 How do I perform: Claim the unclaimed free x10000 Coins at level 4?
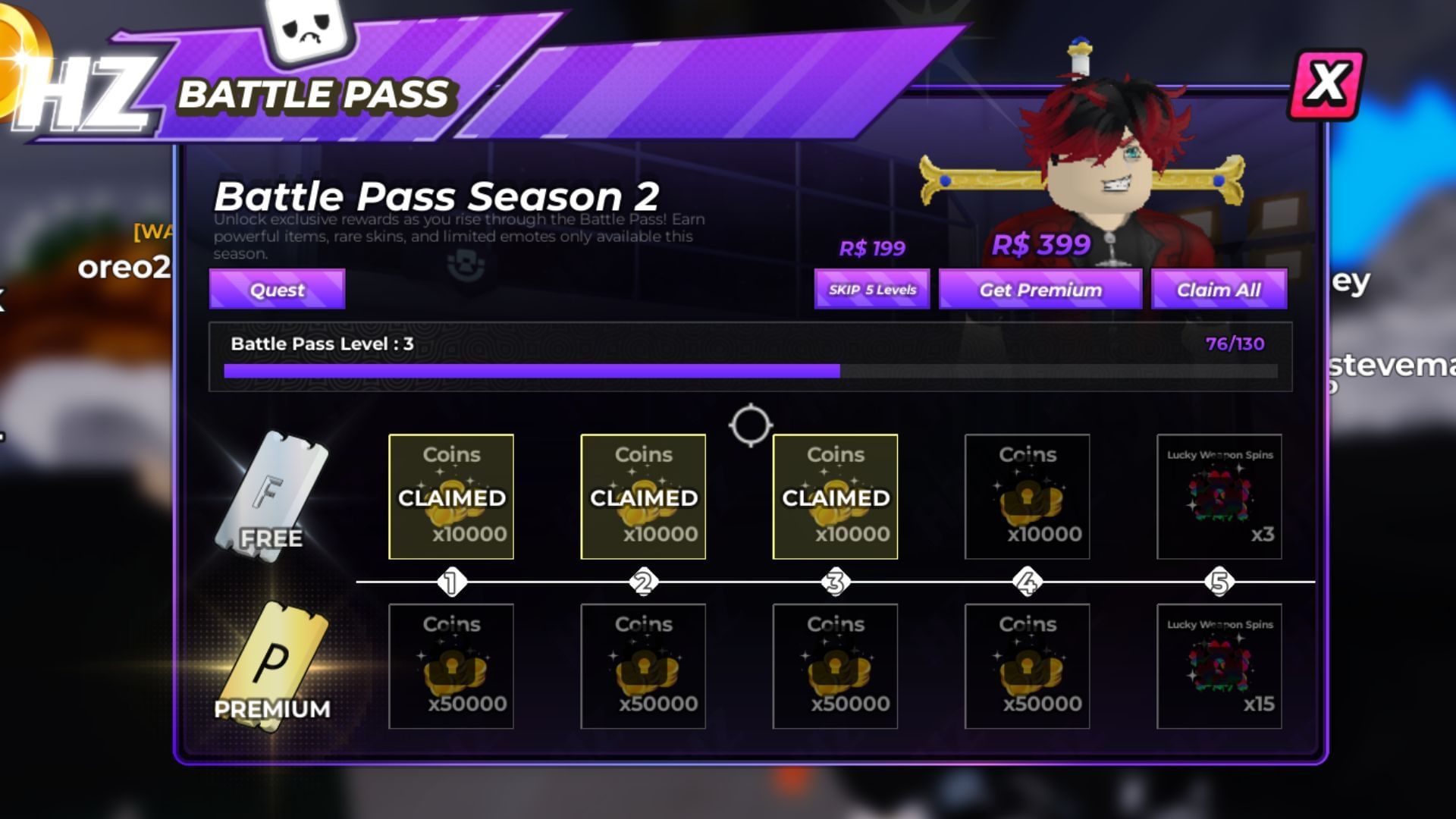[1027, 497]
